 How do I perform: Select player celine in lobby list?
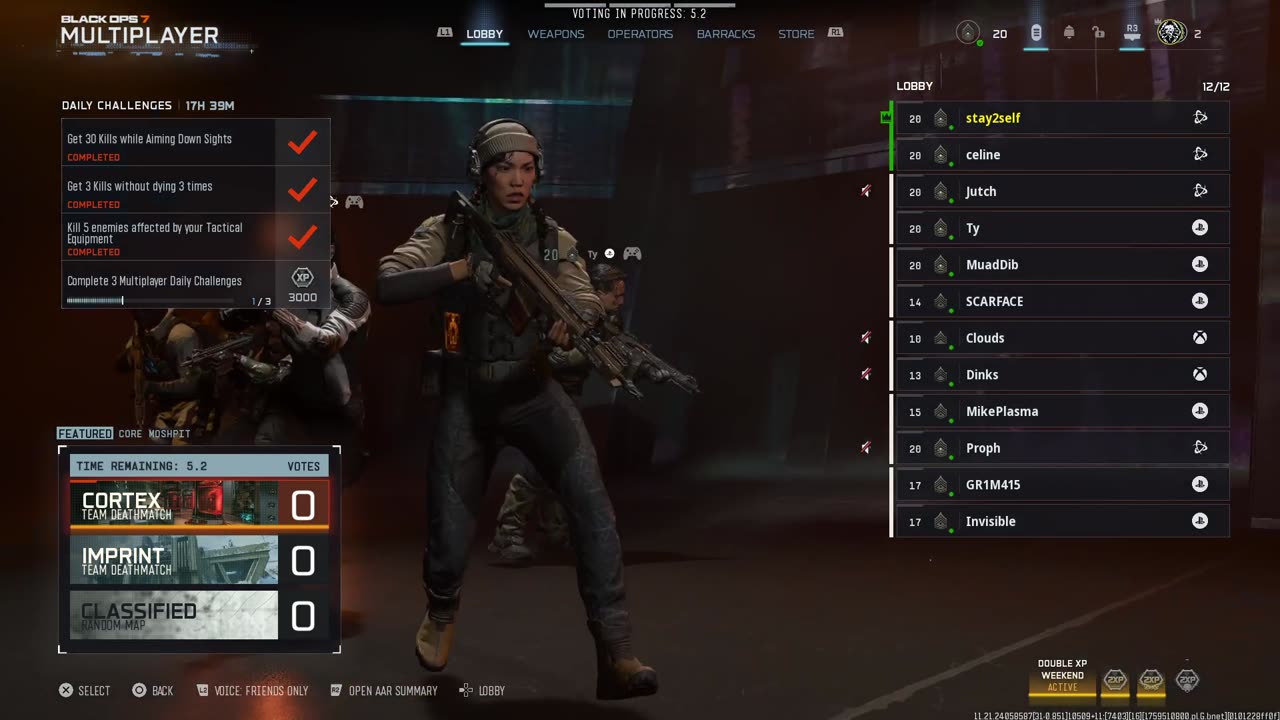pyautogui.click(x=1062, y=155)
